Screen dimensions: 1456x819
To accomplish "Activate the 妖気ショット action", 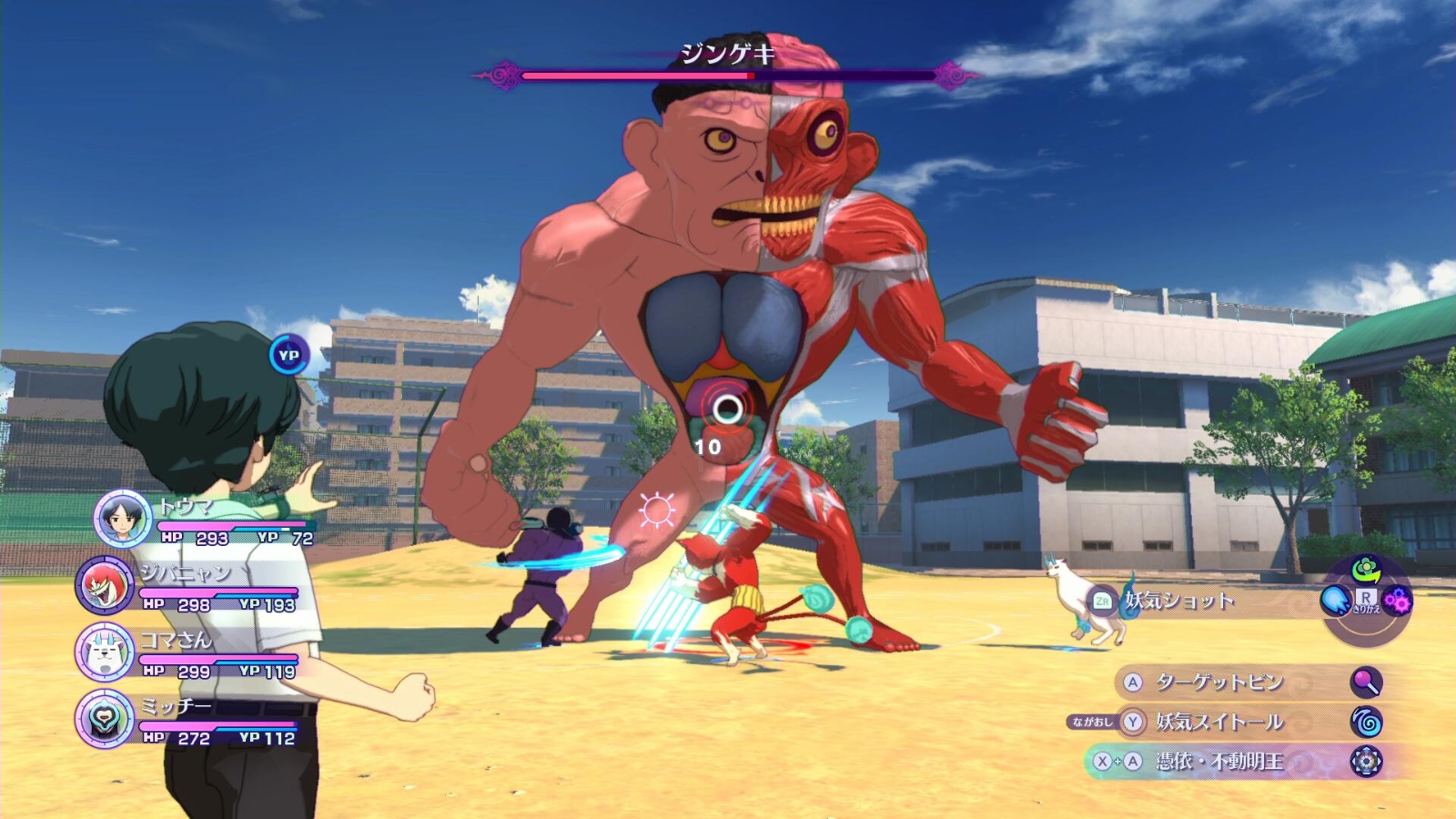I will [x=1179, y=601].
